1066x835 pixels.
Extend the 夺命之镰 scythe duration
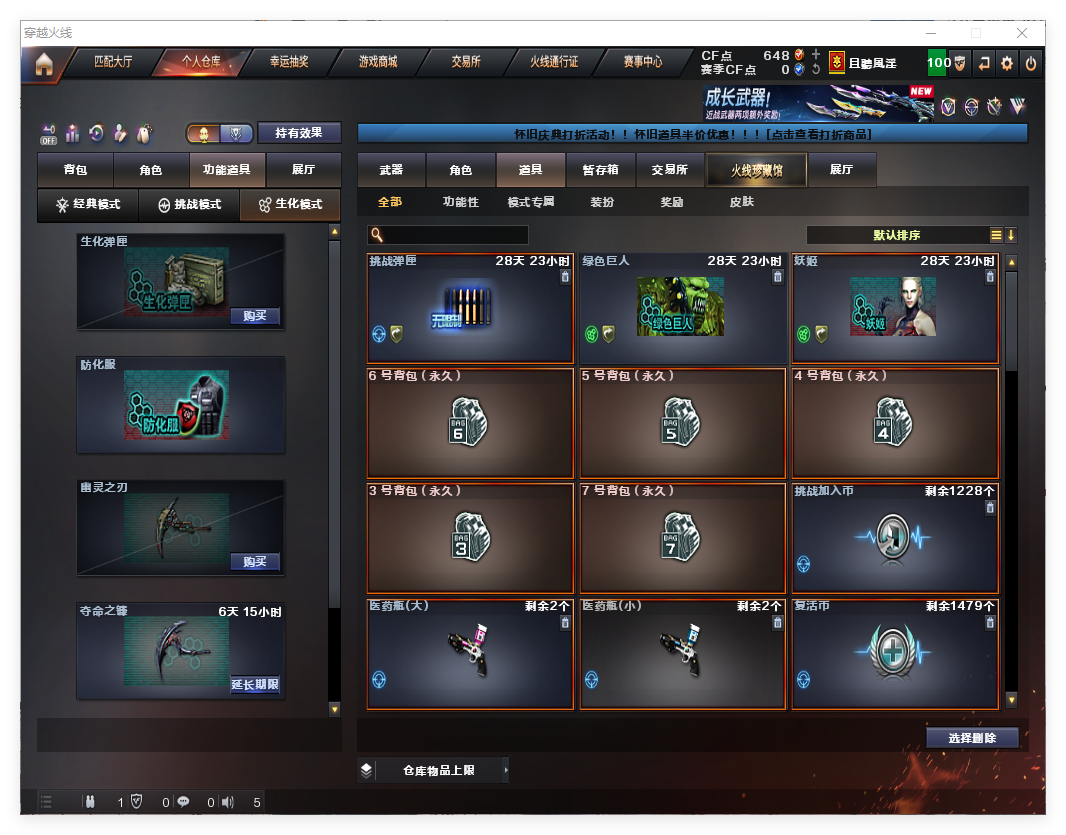tap(255, 685)
